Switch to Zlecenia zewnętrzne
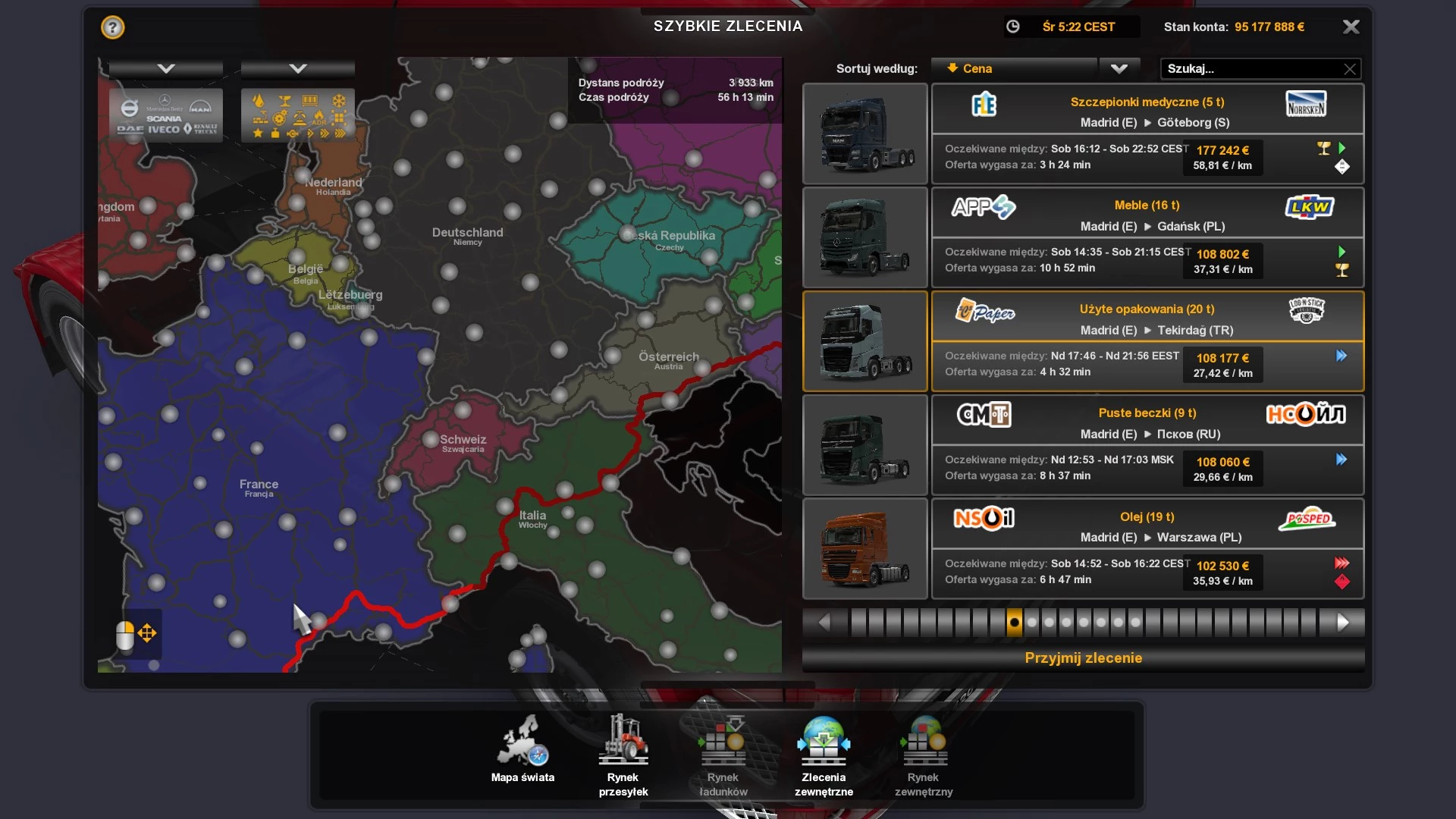Viewport: 1456px width, 819px height. click(x=825, y=743)
